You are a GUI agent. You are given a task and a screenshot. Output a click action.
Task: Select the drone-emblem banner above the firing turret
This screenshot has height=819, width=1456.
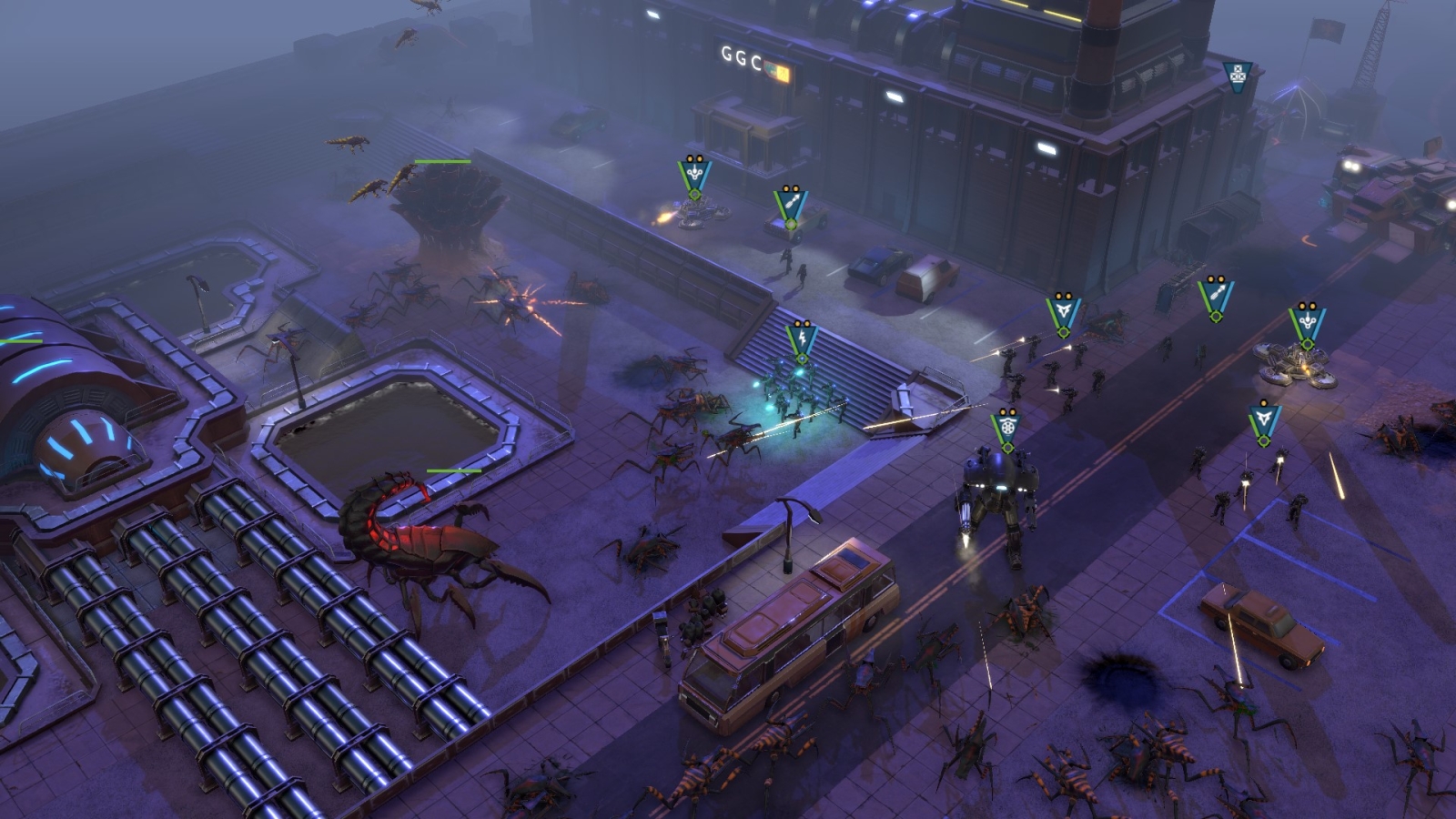click(x=694, y=174)
